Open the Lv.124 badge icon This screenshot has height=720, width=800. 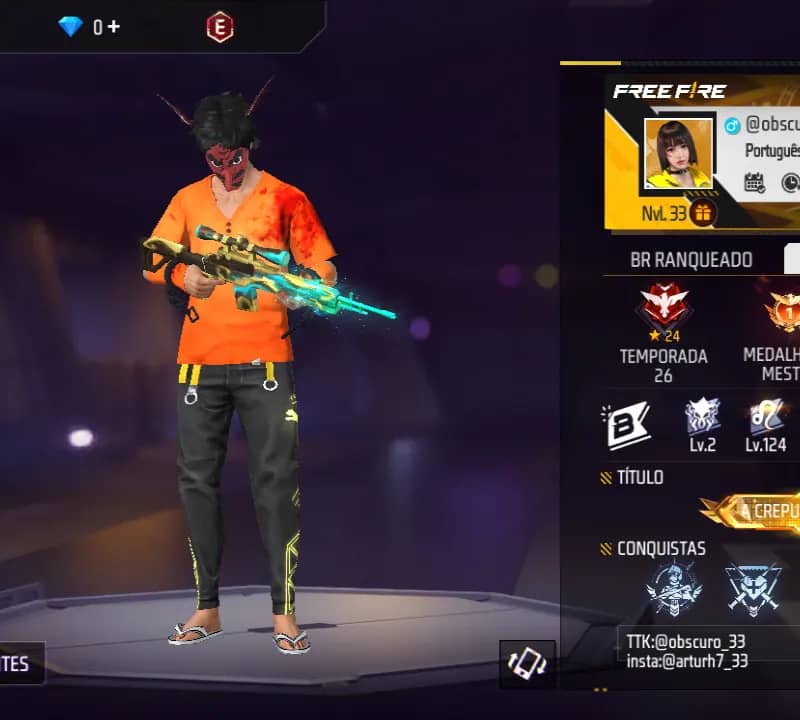pyautogui.click(x=768, y=418)
